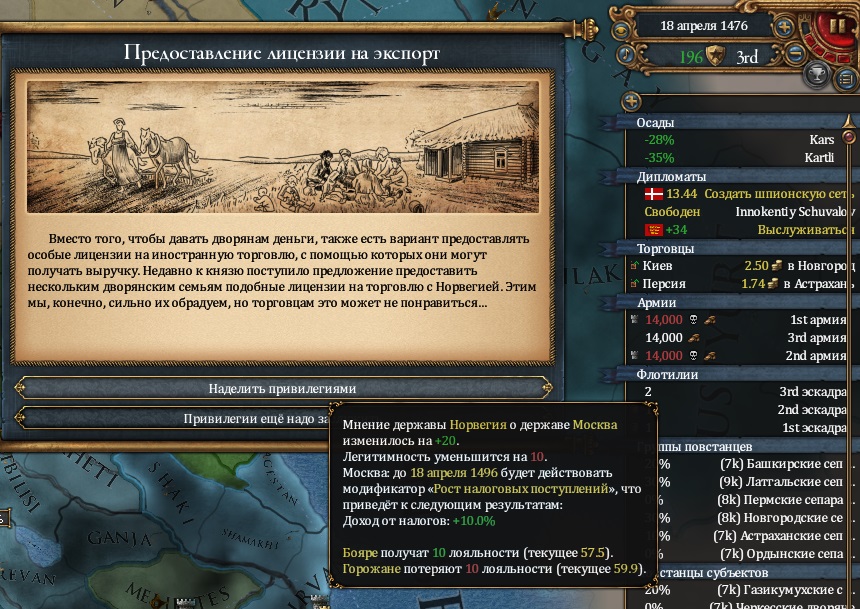Select the 3rd армия in outliner
The width and height of the screenshot is (860, 609).
(x=742, y=338)
